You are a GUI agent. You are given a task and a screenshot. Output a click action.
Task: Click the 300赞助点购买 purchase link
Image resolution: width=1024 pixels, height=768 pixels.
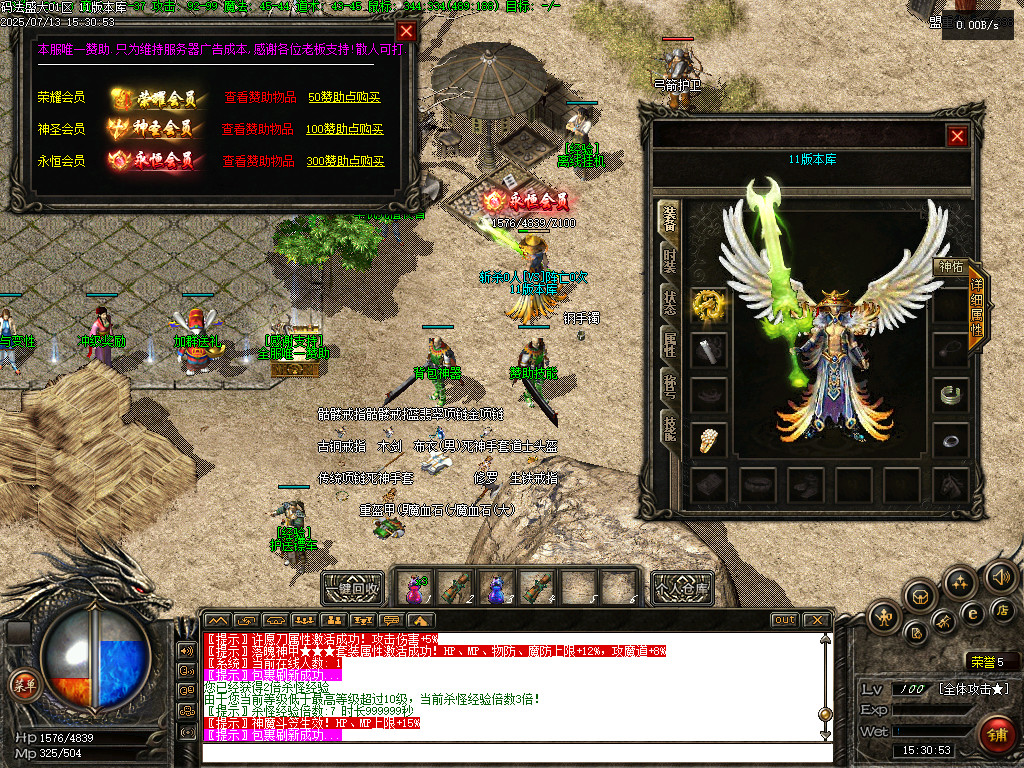pos(345,161)
